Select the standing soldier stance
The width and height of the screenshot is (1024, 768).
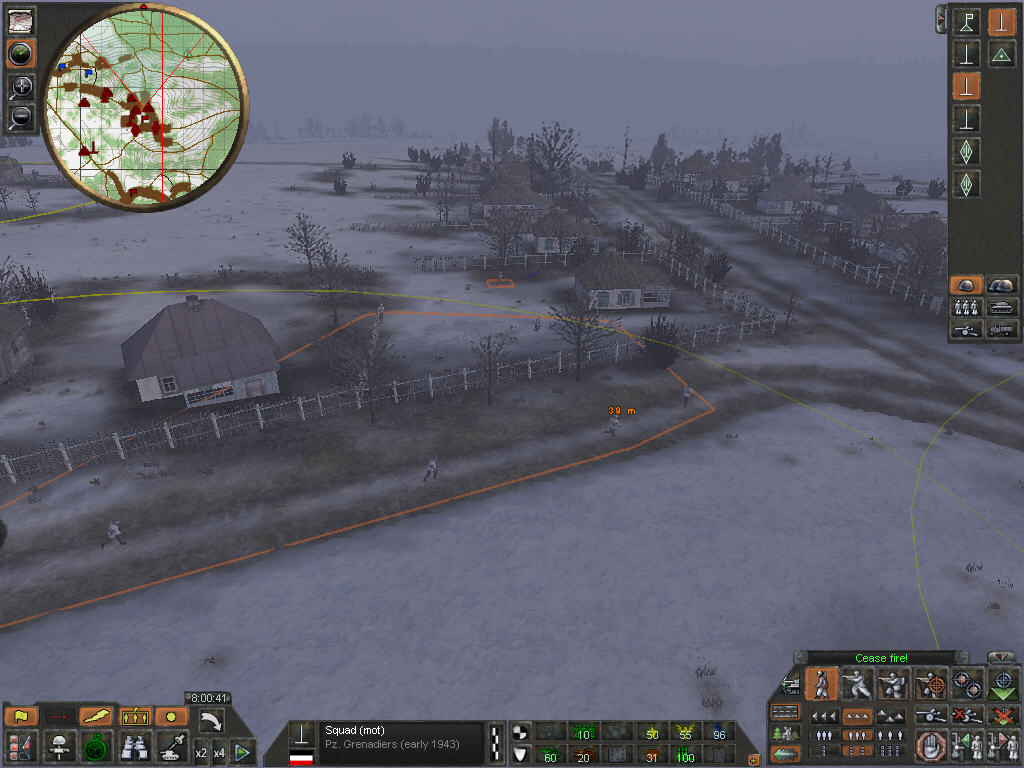pos(821,684)
